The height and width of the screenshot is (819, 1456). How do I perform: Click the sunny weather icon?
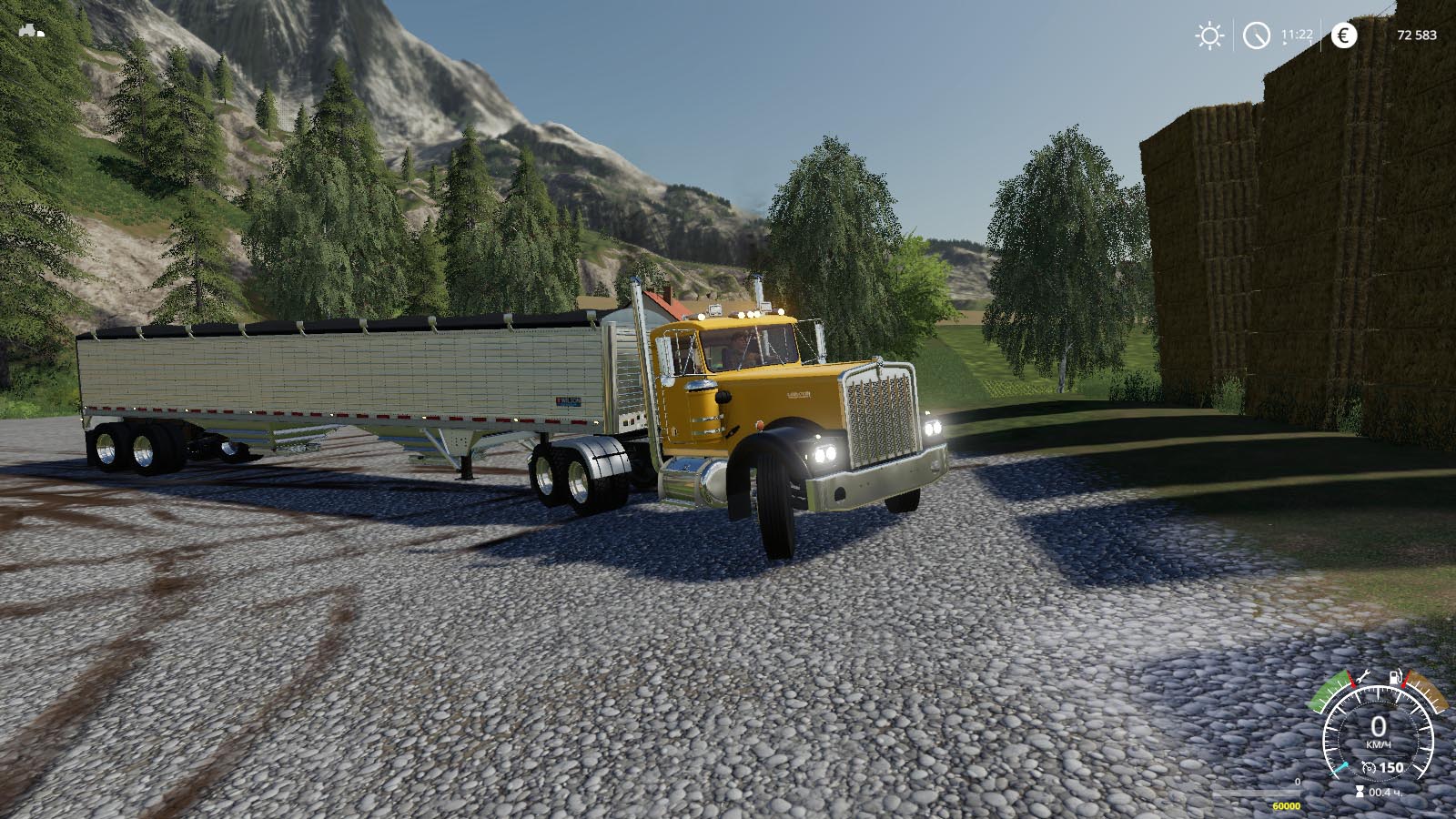click(1209, 35)
